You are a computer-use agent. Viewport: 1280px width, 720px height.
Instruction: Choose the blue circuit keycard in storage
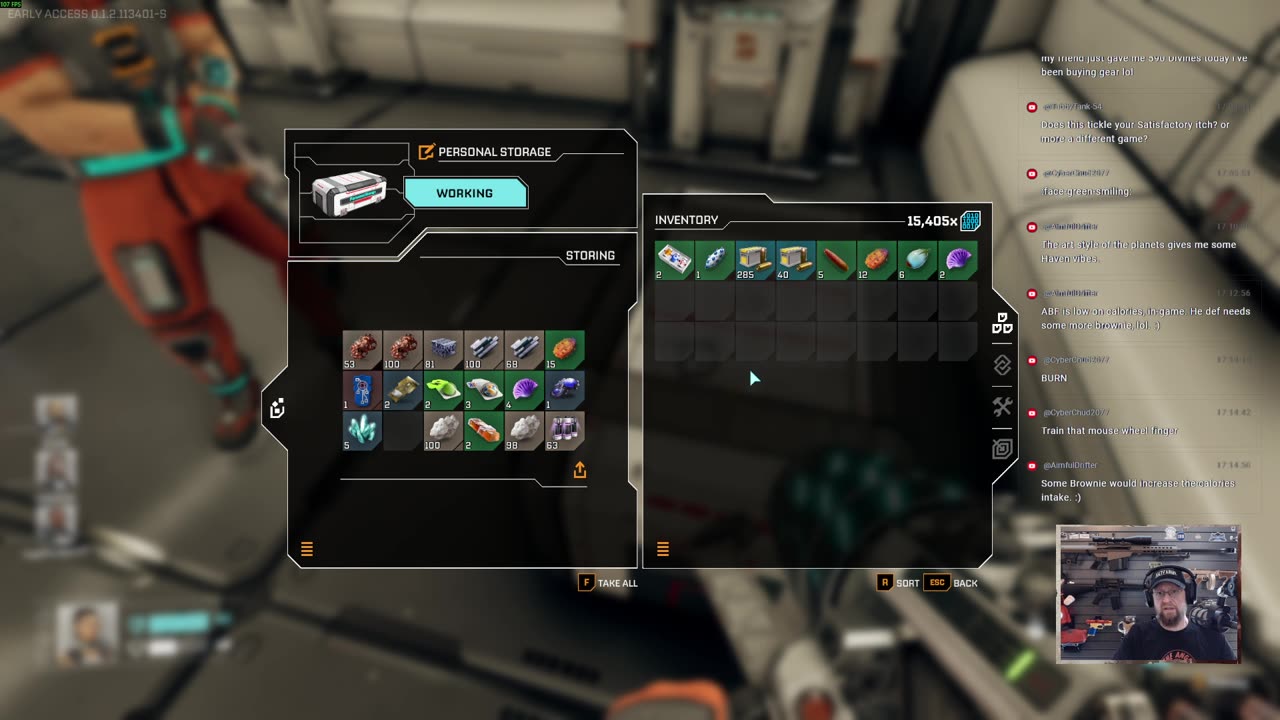tap(362, 391)
